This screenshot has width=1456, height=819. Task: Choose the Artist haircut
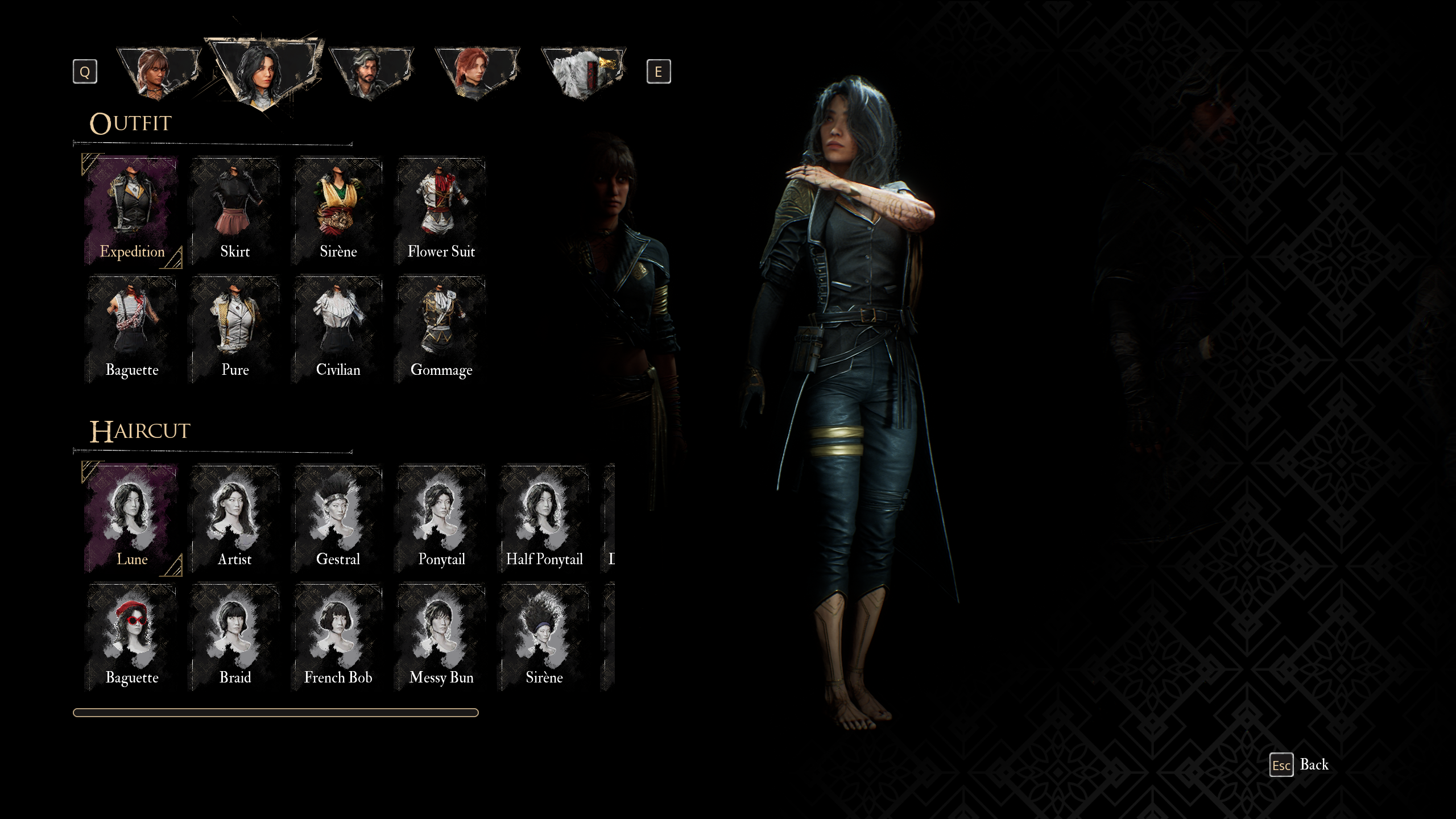click(235, 518)
